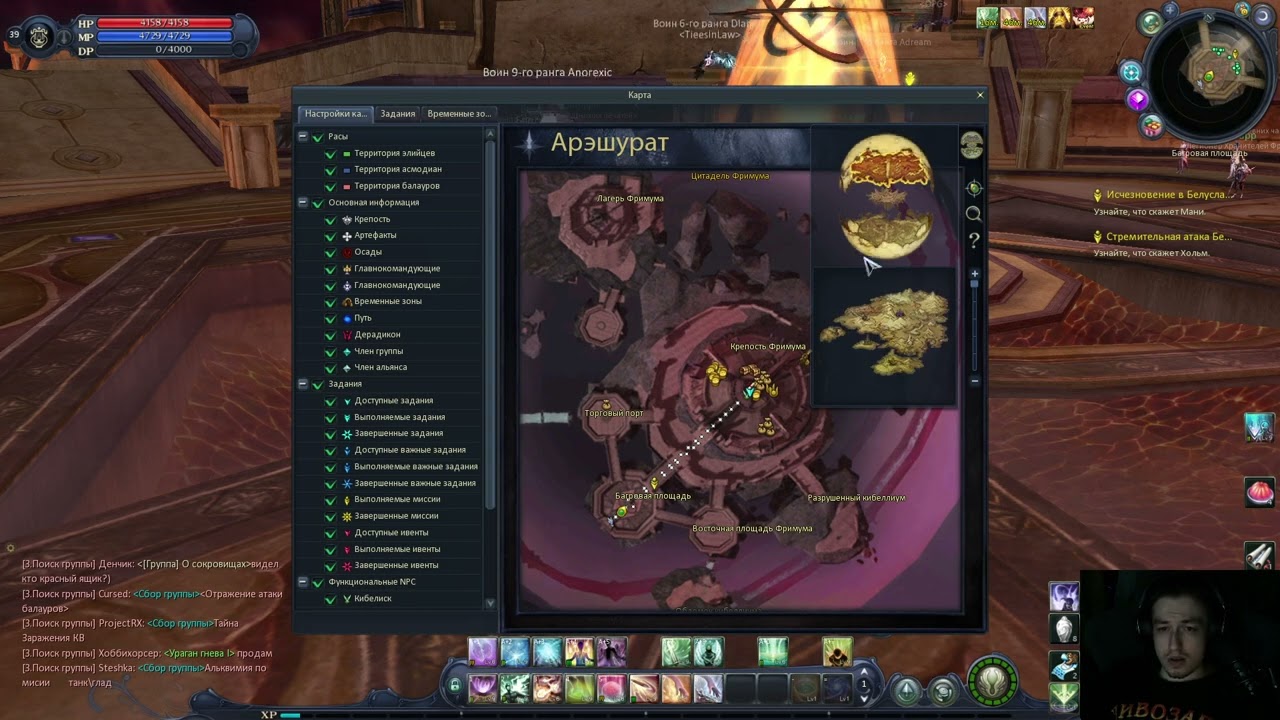
Task: Click the map's magnifying glass search button
Action: 973,214
